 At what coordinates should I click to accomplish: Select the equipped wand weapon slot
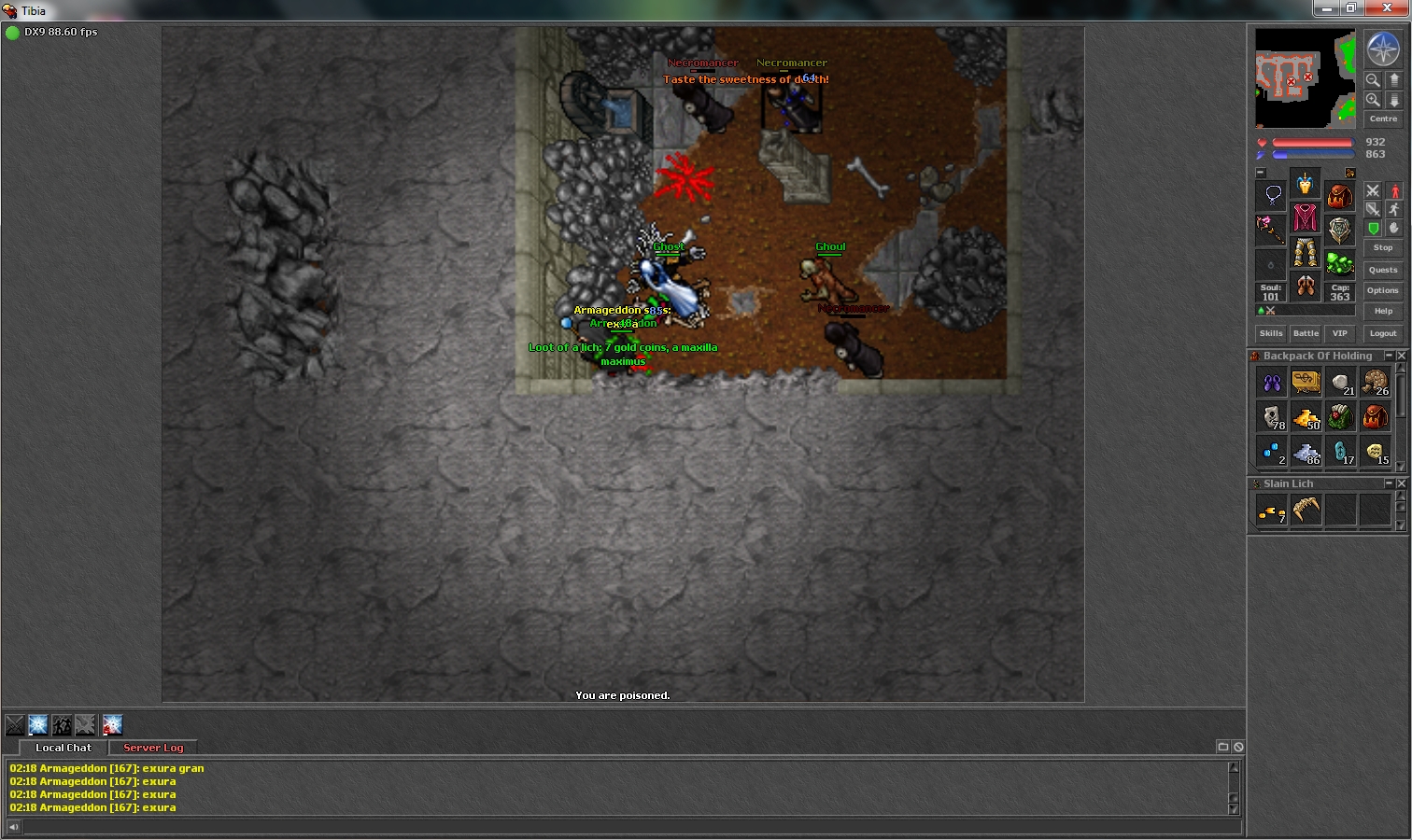(x=1270, y=229)
